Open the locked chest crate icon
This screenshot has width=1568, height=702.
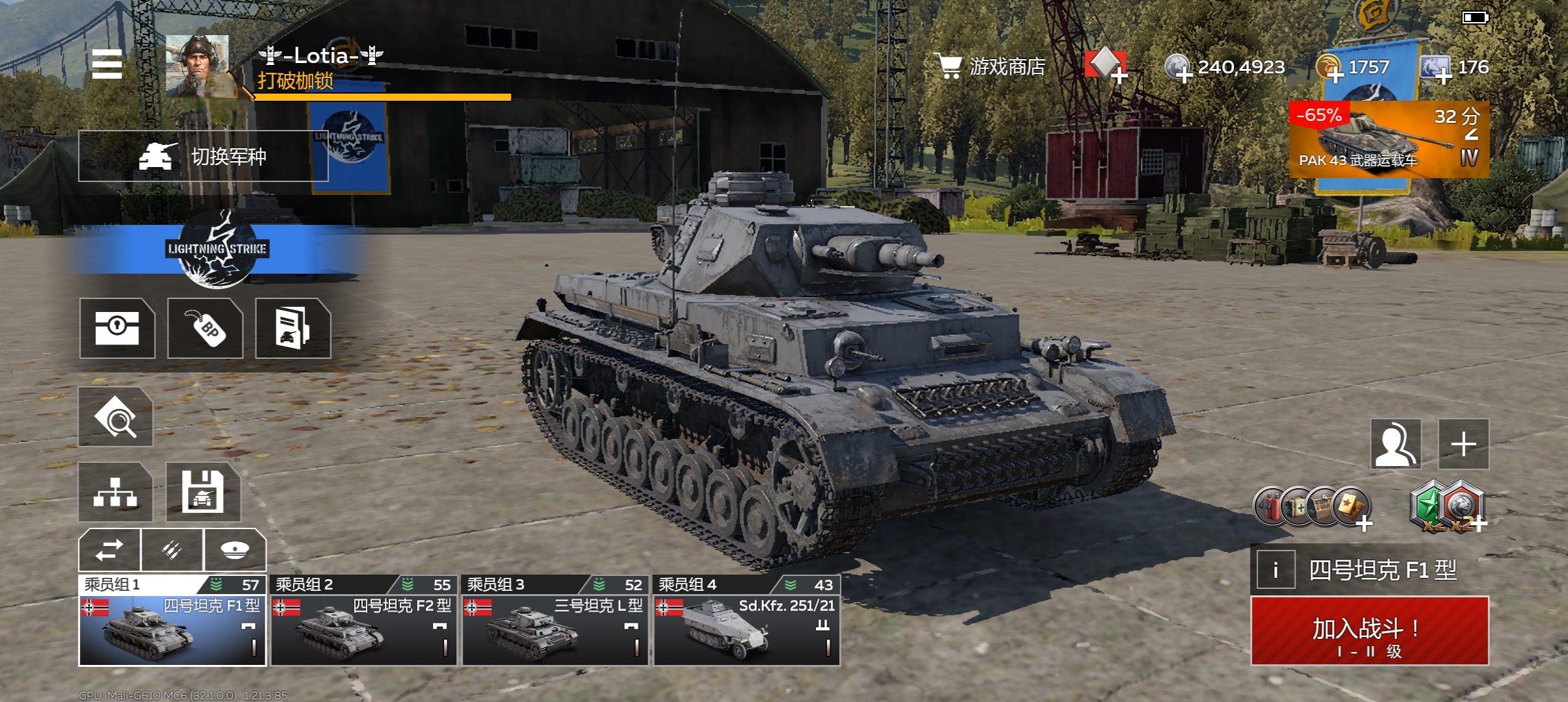click(117, 328)
